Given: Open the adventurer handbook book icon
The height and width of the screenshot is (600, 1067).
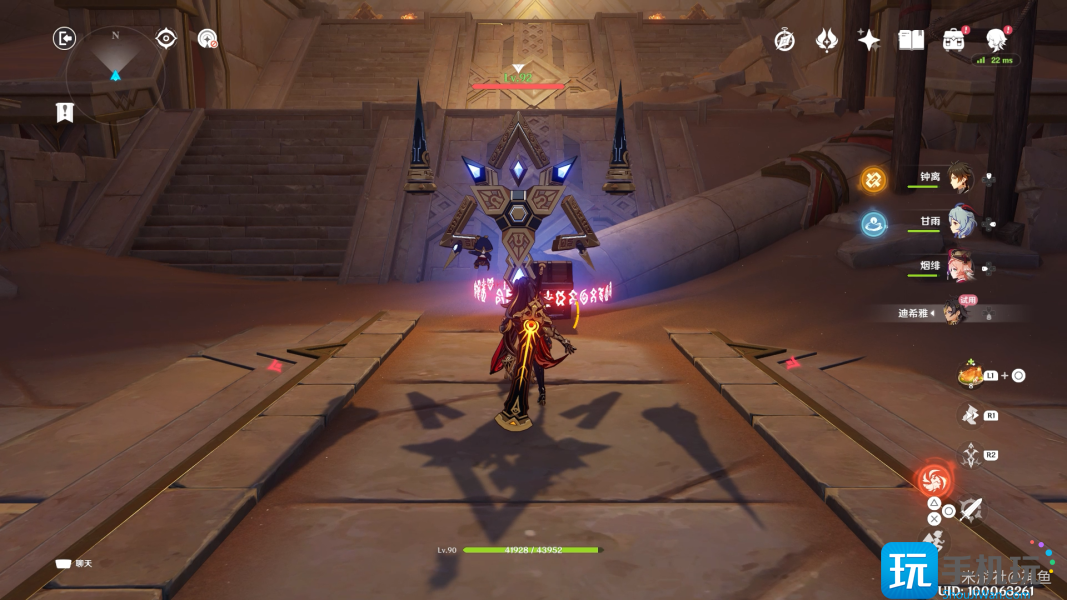Looking at the screenshot, I should pyautogui.click(x=910, y=40).
